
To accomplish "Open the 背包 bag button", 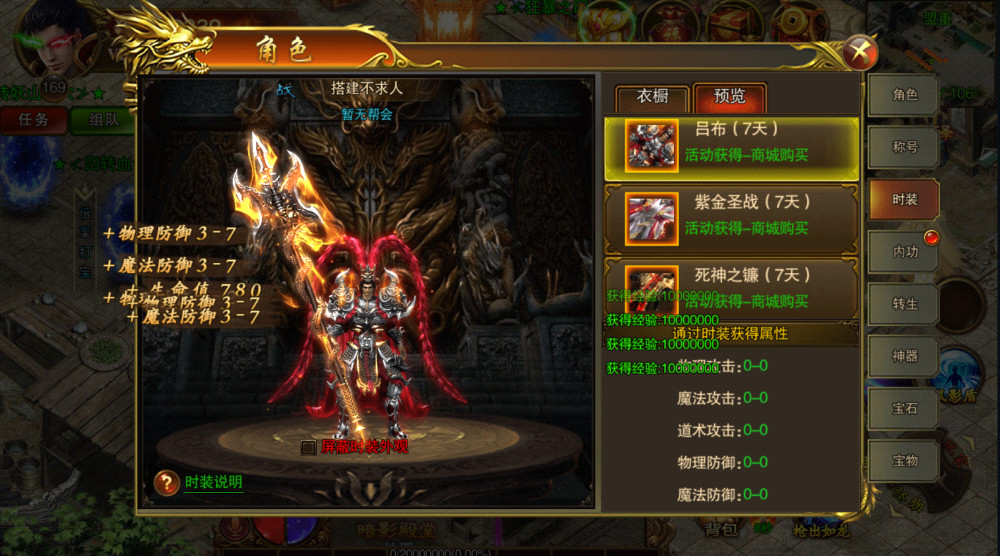I will point(720,529).
